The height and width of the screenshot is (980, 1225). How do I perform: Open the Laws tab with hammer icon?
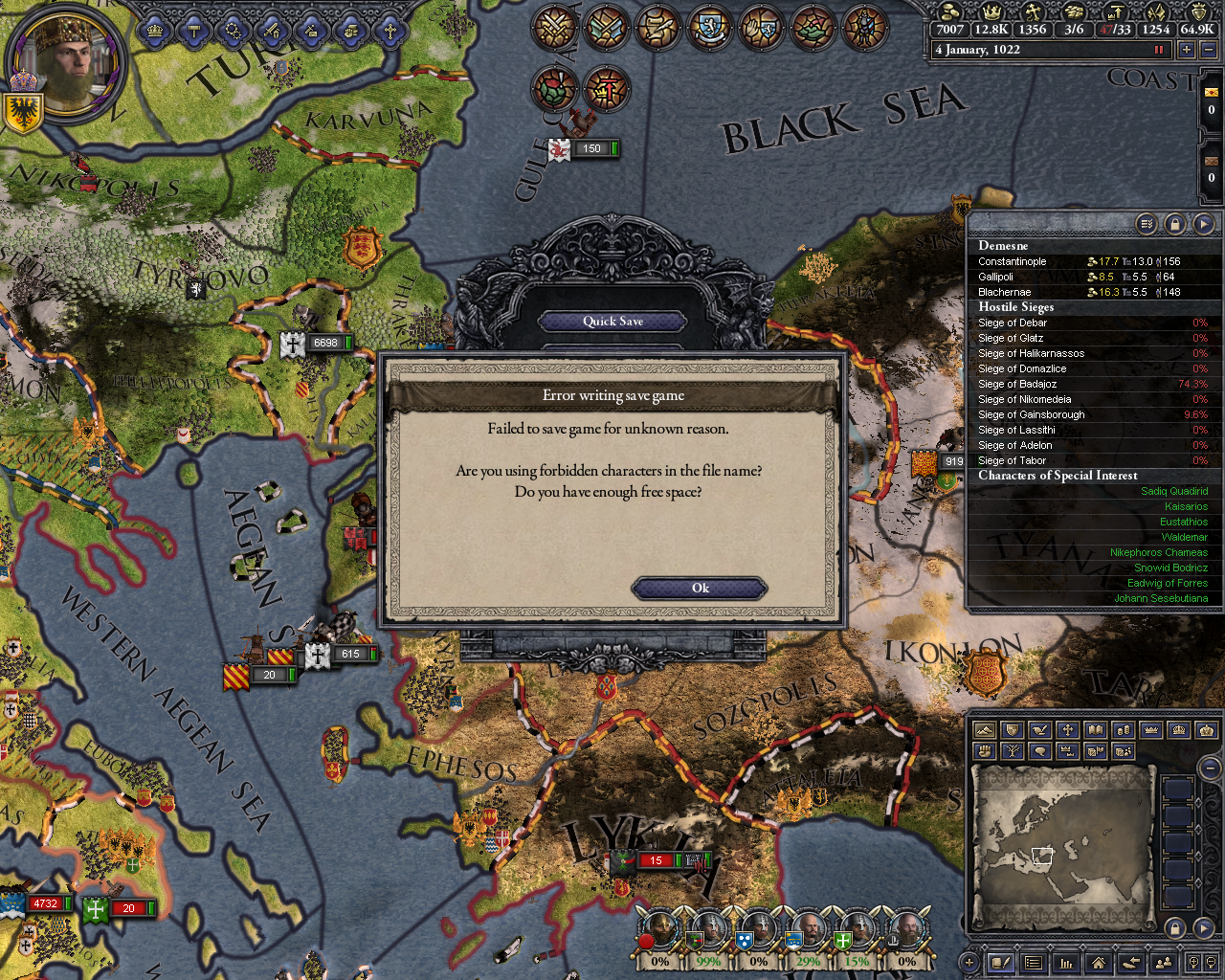194,31
